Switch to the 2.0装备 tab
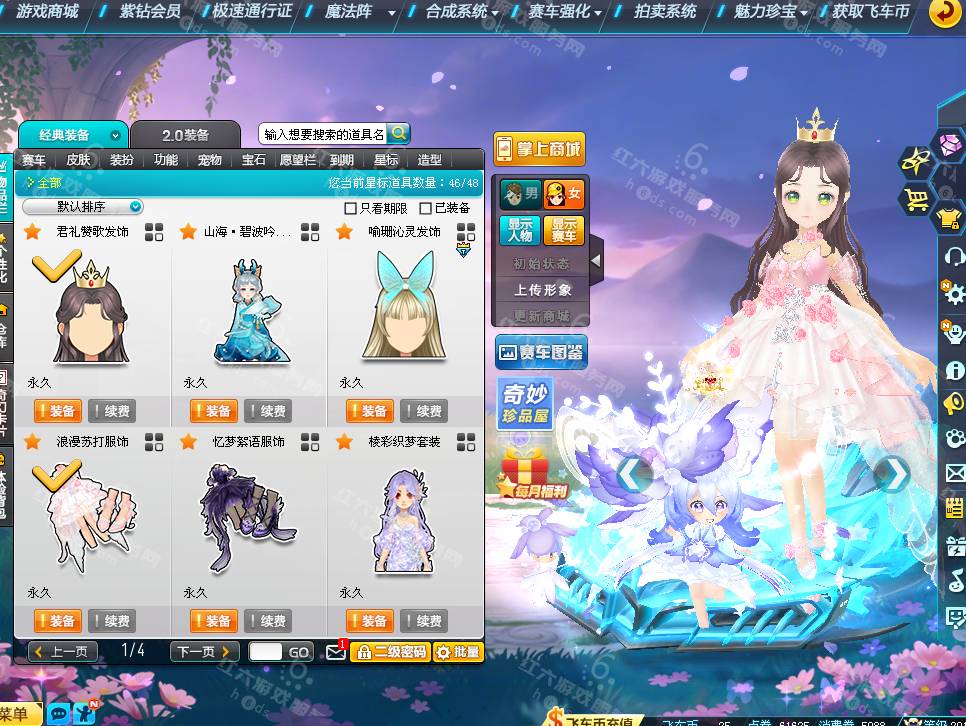The height and width of the screenshot is (726, 966). click(186, 135)
